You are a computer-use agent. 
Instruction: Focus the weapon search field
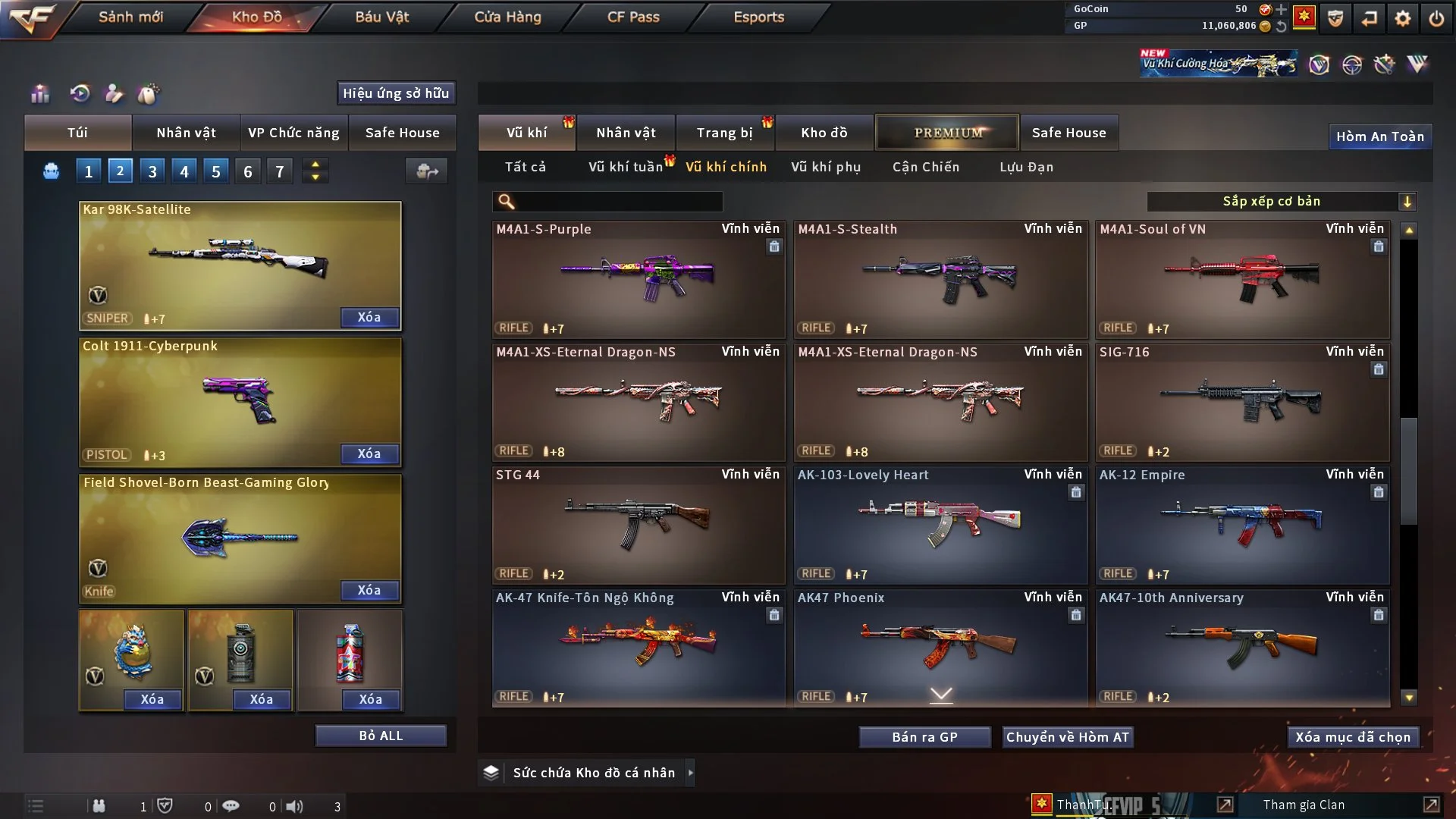coord(618,202)
